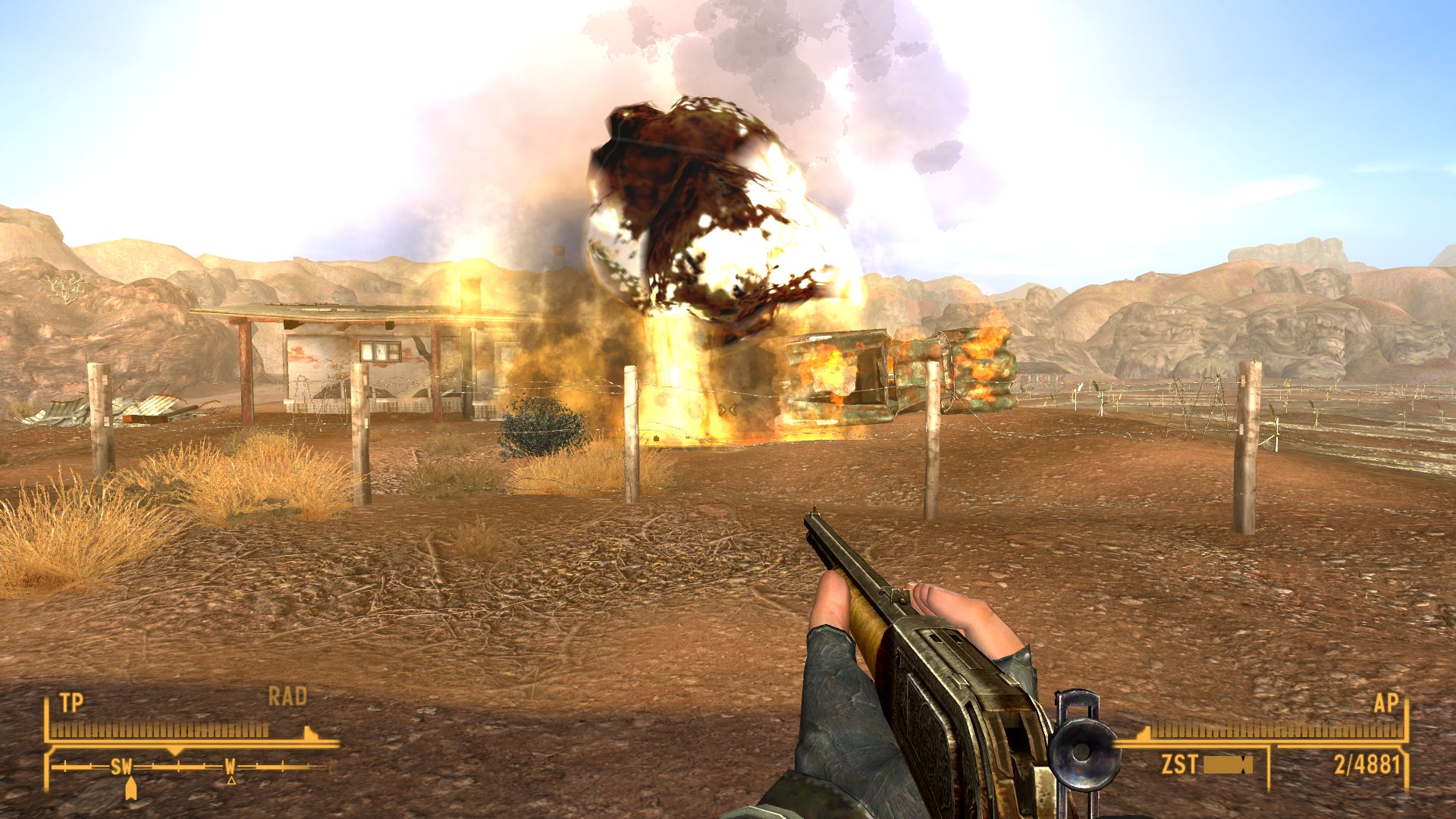The image size is (1456, 819).
Task: Toggle the SW compass heading marker
Action: (x=123, y=765)
